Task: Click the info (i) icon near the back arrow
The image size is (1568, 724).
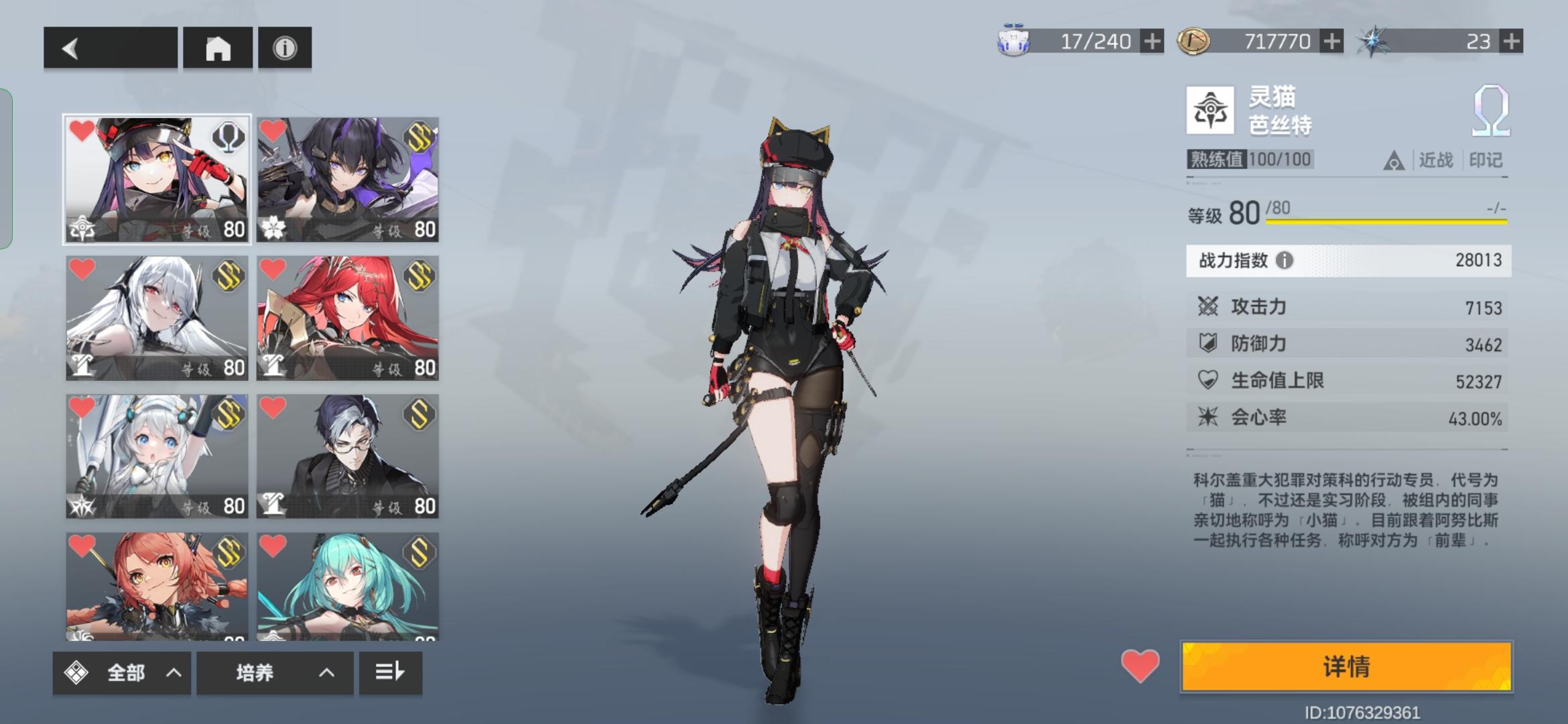Action: pos(287,48)
